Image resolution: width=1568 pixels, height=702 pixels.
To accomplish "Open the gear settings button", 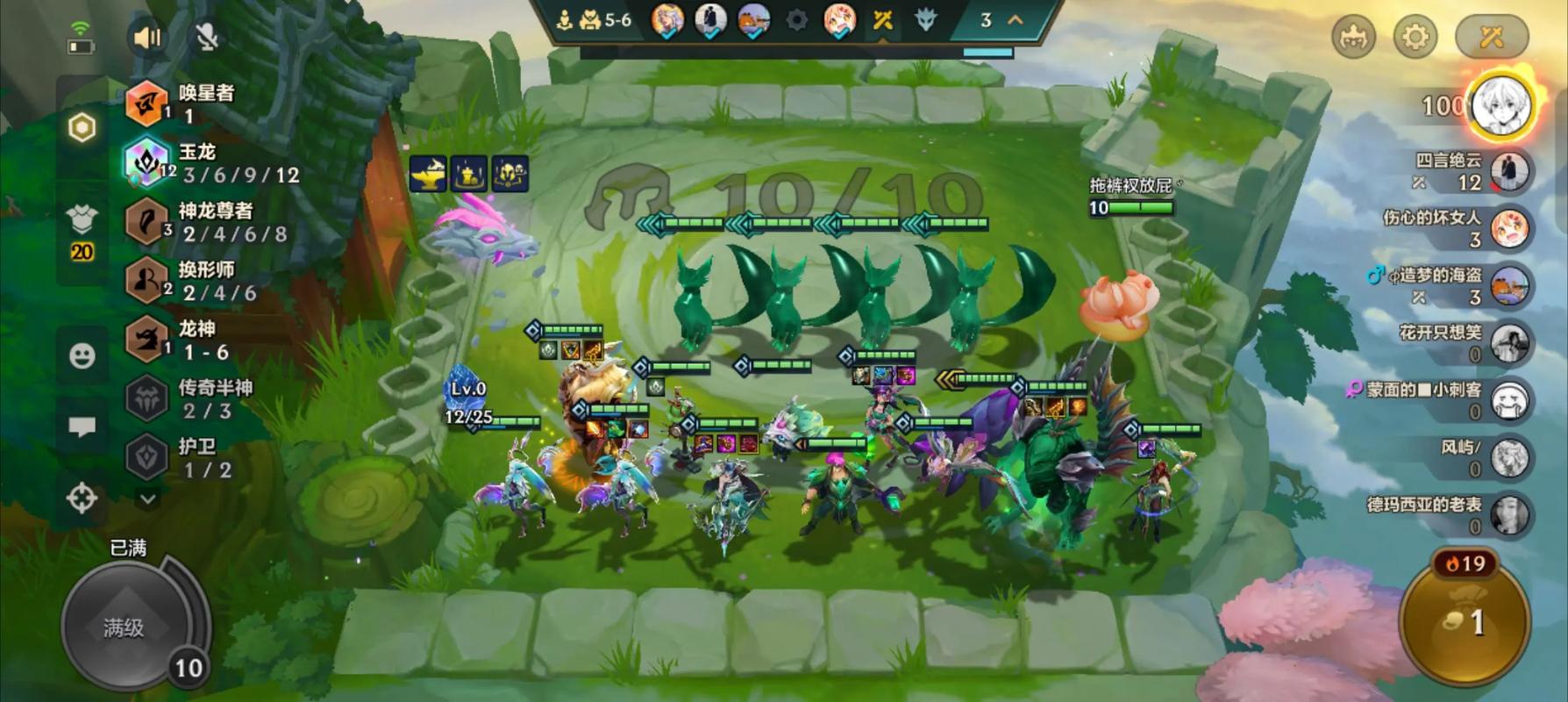I will click(1415, 37).
